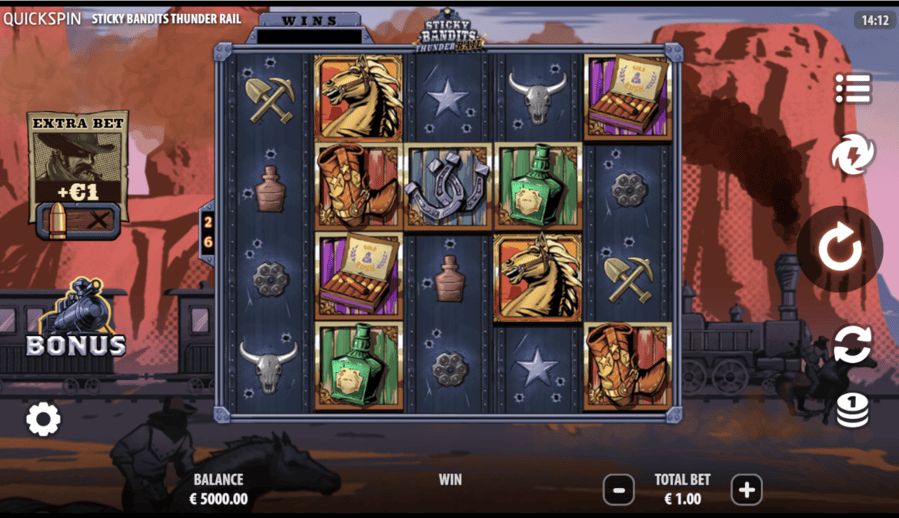
Task: Open the gear settings menu
Action: pyautogui.click(x=43, y=419)
